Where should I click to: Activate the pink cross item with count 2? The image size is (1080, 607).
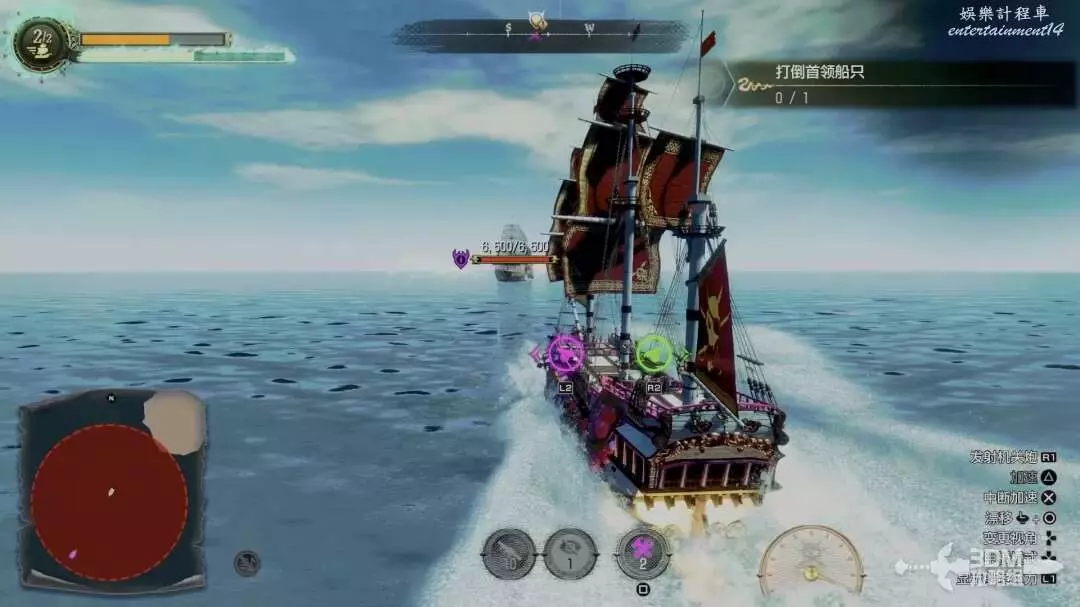[x=643, y=553]
